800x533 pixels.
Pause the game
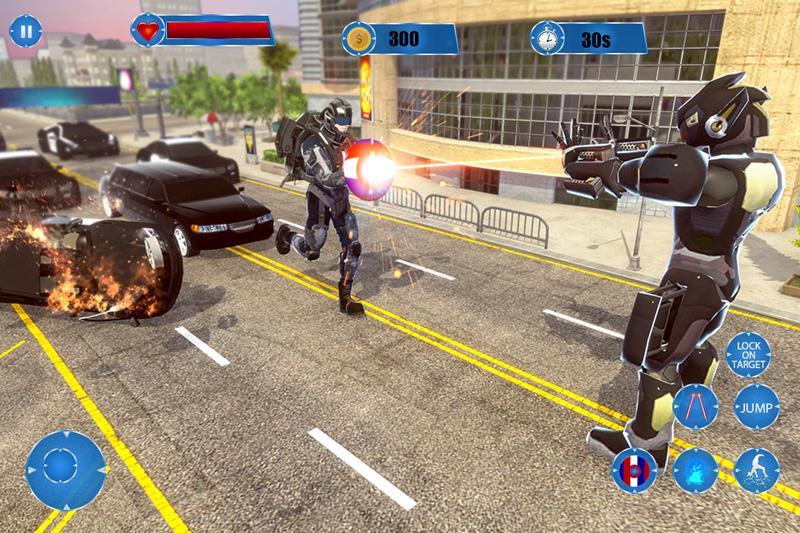point(25,31)
